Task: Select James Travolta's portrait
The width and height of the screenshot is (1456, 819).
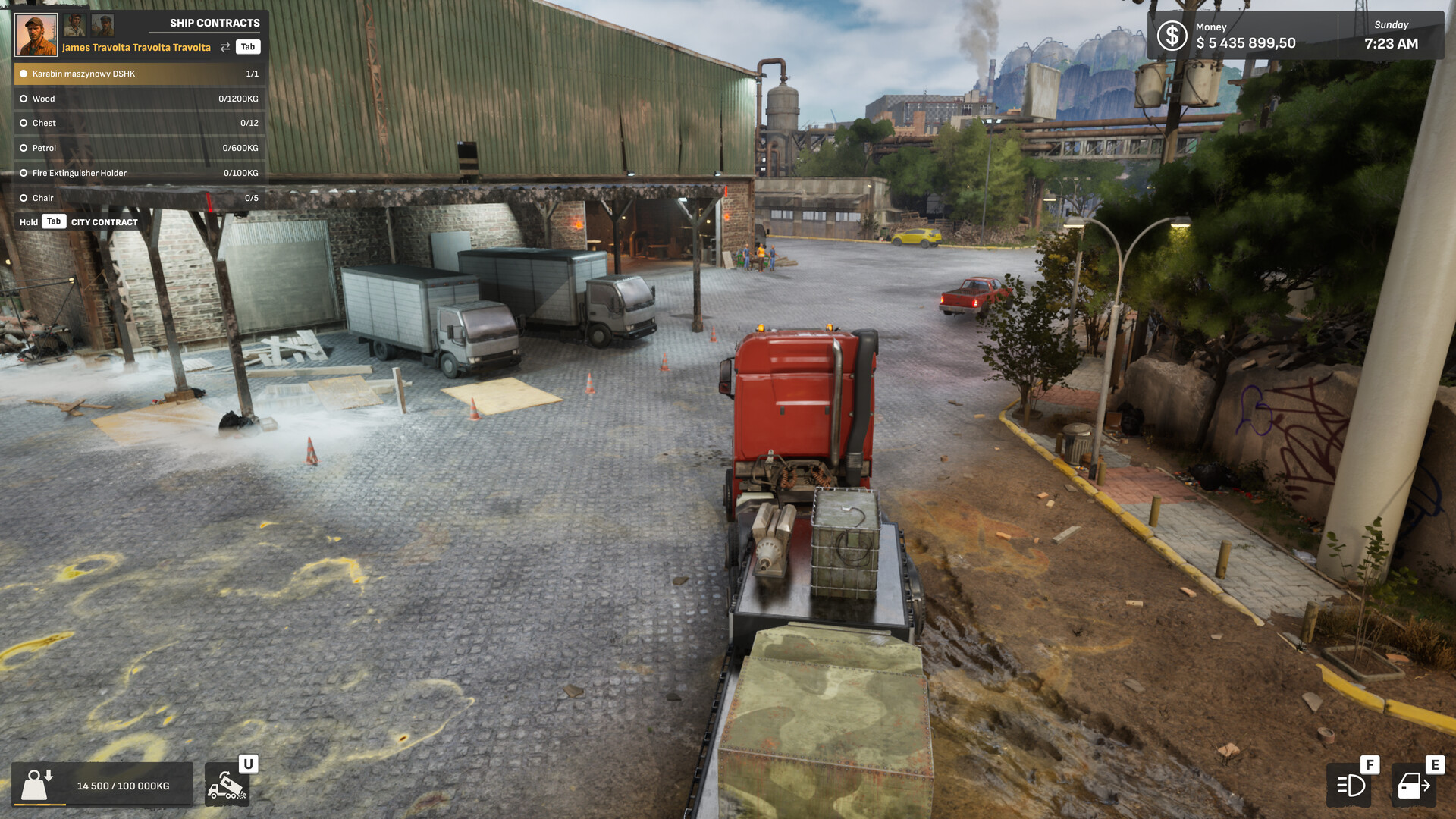Action: pos(36,33)
